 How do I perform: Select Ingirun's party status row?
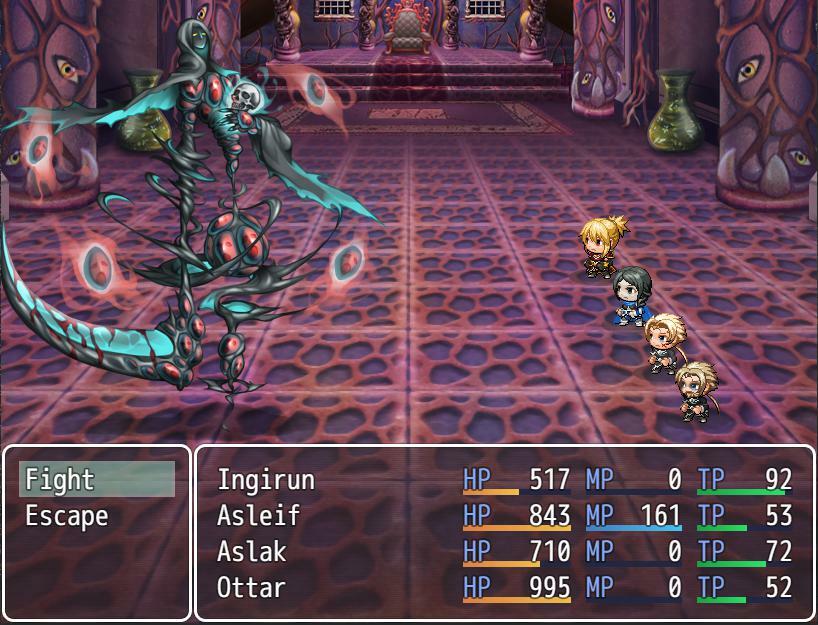coord(504,480)
